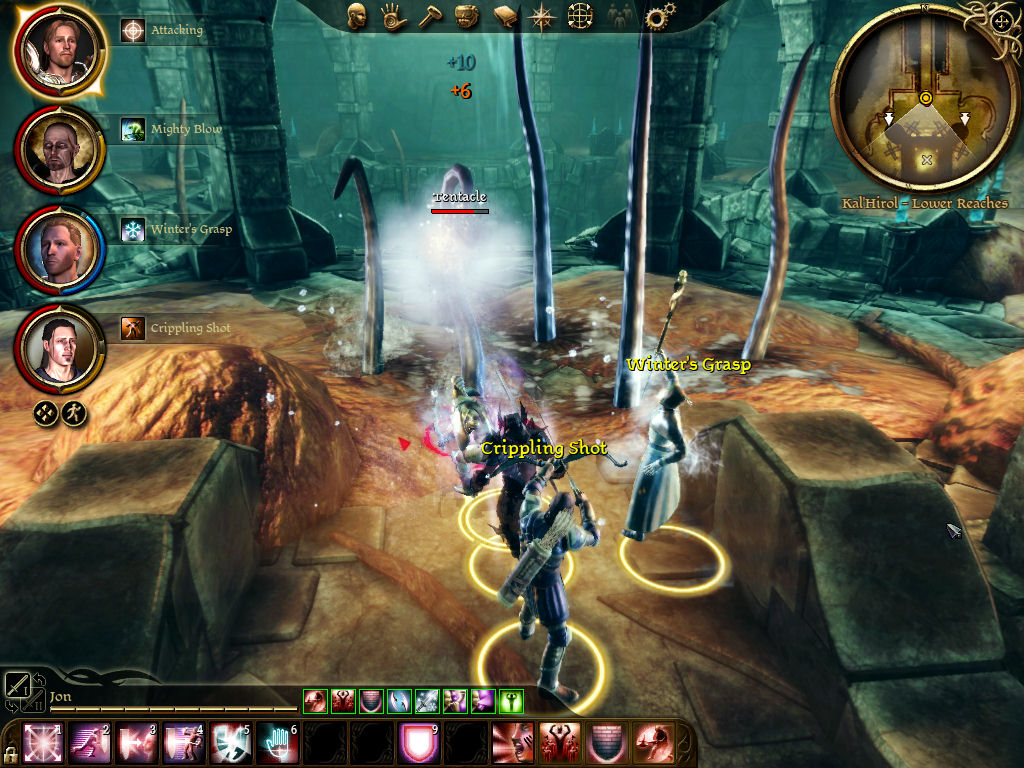This screenshot has width=1024, height=768.
Task: Open the game options gear icon
Action: tap(658, 17)
